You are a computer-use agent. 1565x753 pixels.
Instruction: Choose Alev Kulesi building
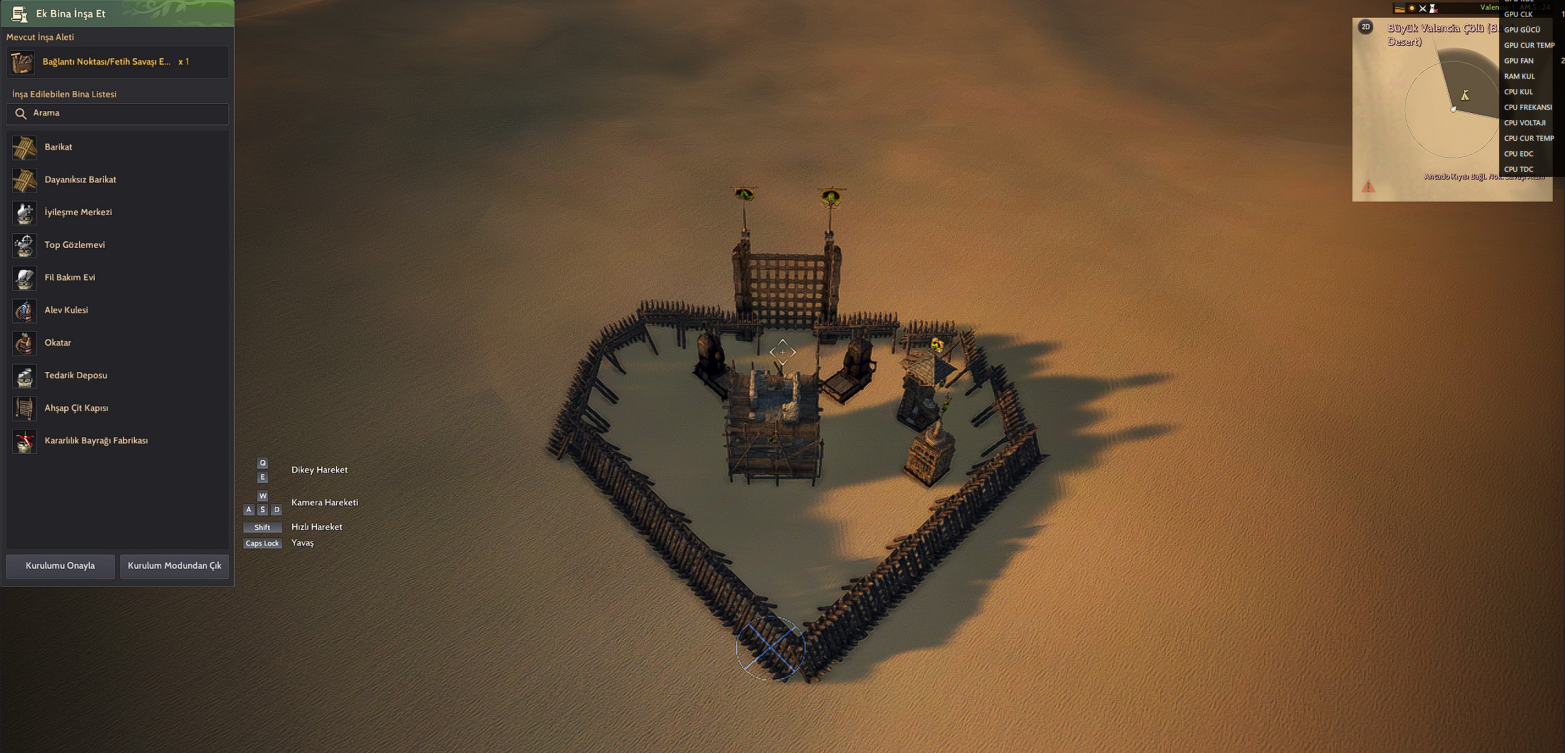66,310
